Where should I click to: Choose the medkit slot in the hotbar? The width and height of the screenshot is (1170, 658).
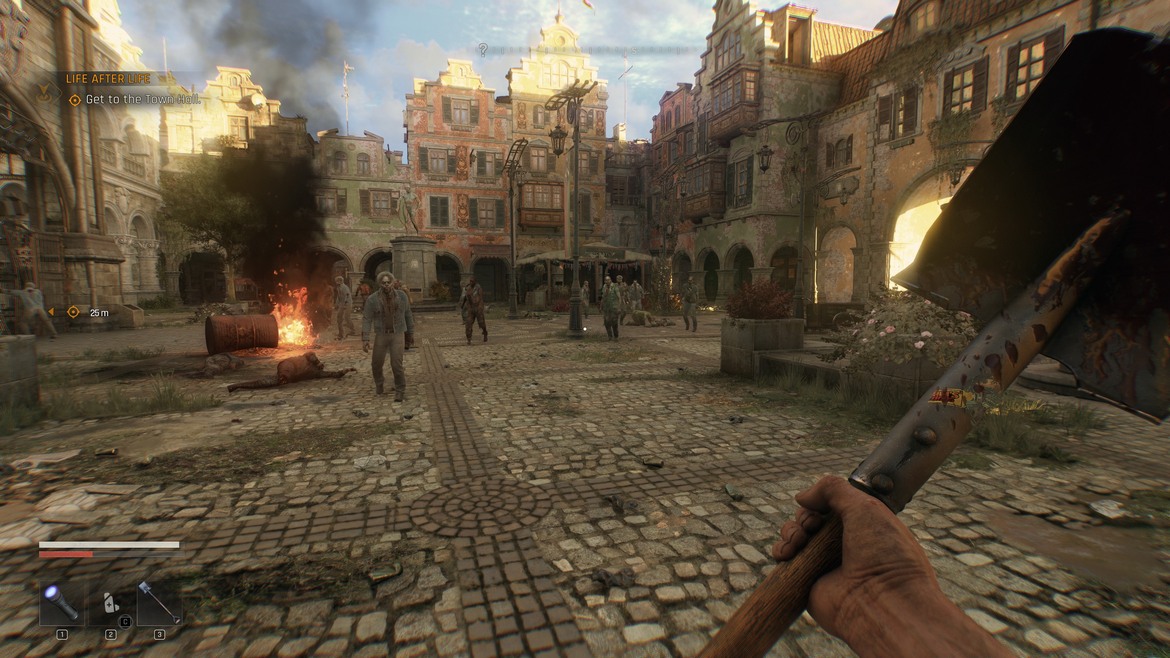pos(110,604)
